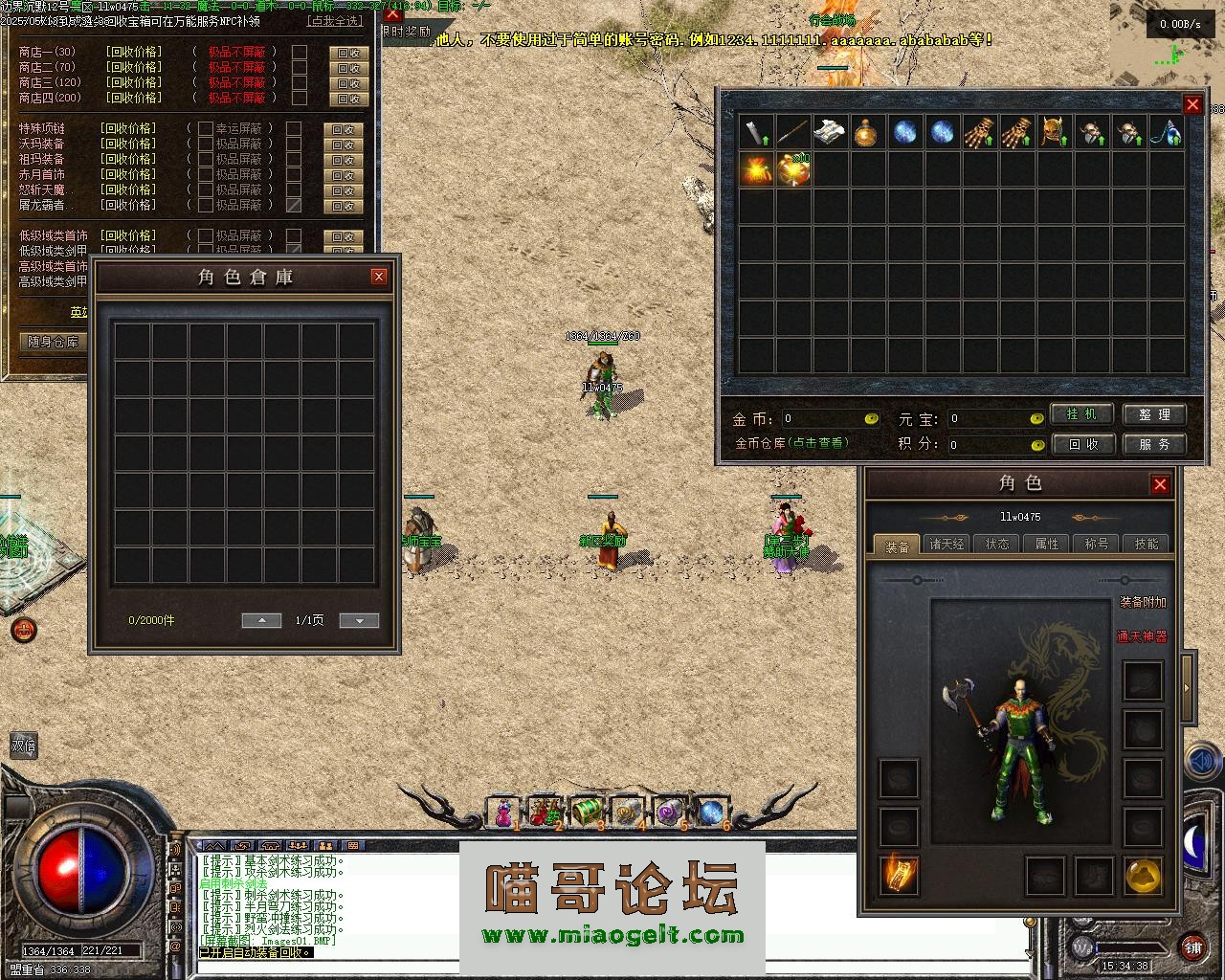
Task: View the 技能 skills tab
Action: pos(1147,544)
